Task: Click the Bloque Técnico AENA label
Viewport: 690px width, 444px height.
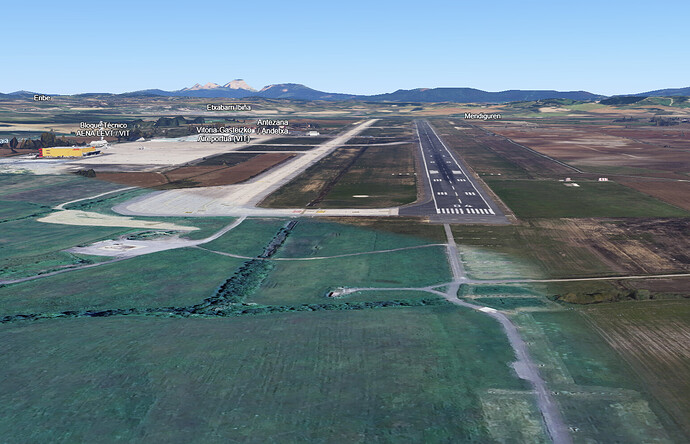Action: pyautogui.click(x=104, y=129)
